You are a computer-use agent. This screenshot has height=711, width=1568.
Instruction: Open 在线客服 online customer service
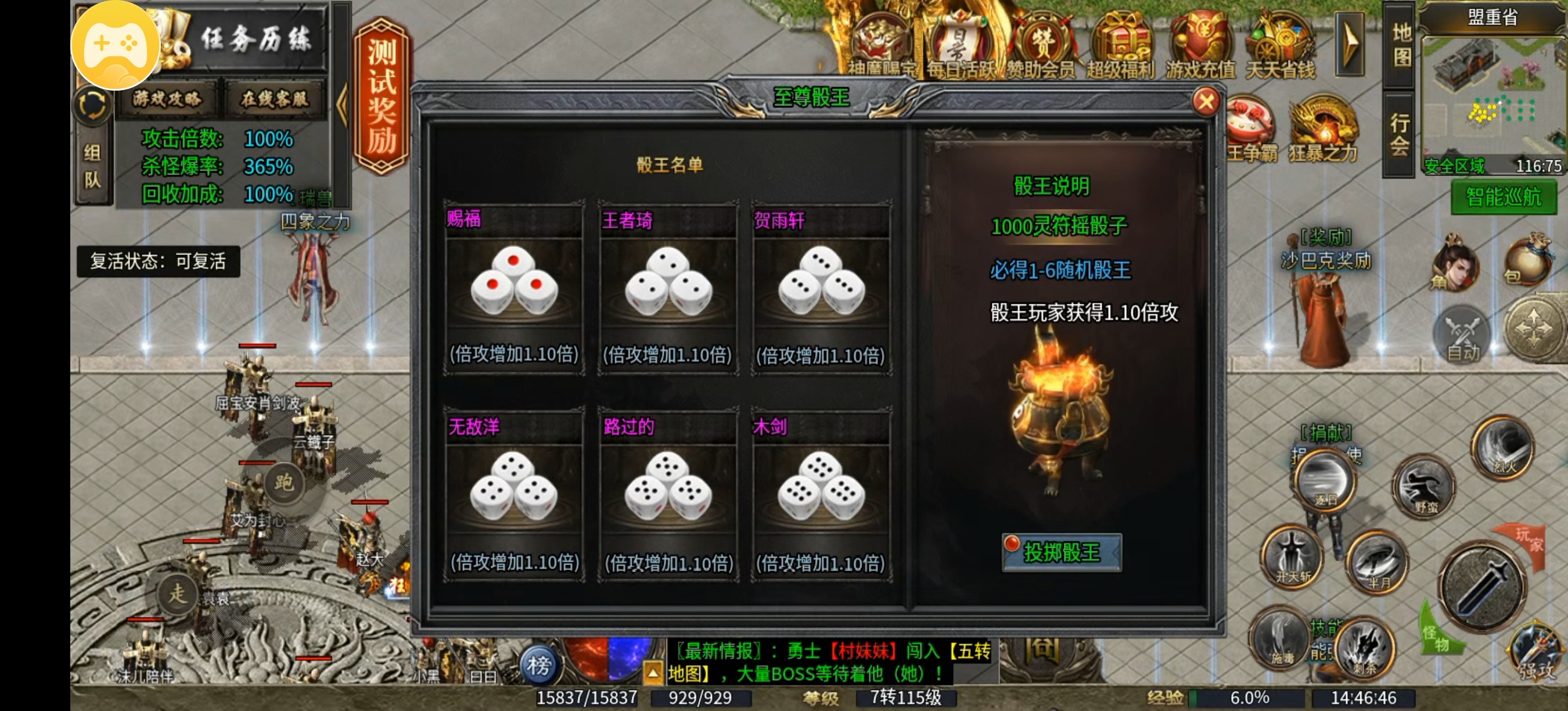pos(275,100)
